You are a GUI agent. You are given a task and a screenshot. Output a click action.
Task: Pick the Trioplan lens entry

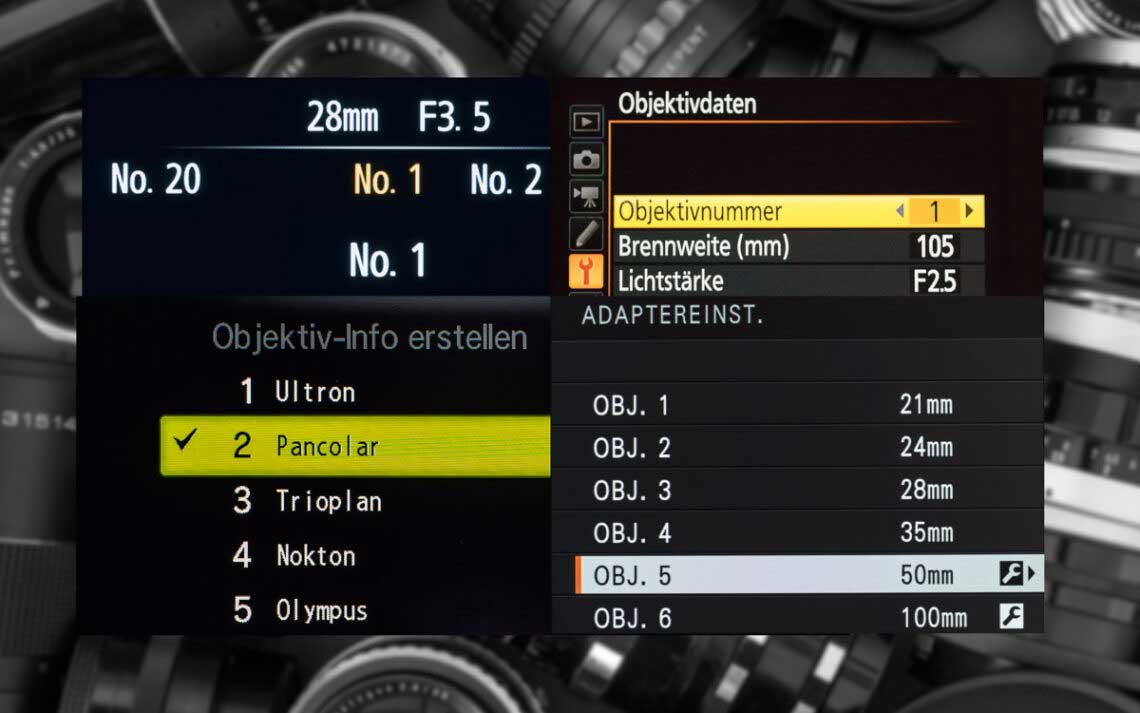[x=328, y=501]
